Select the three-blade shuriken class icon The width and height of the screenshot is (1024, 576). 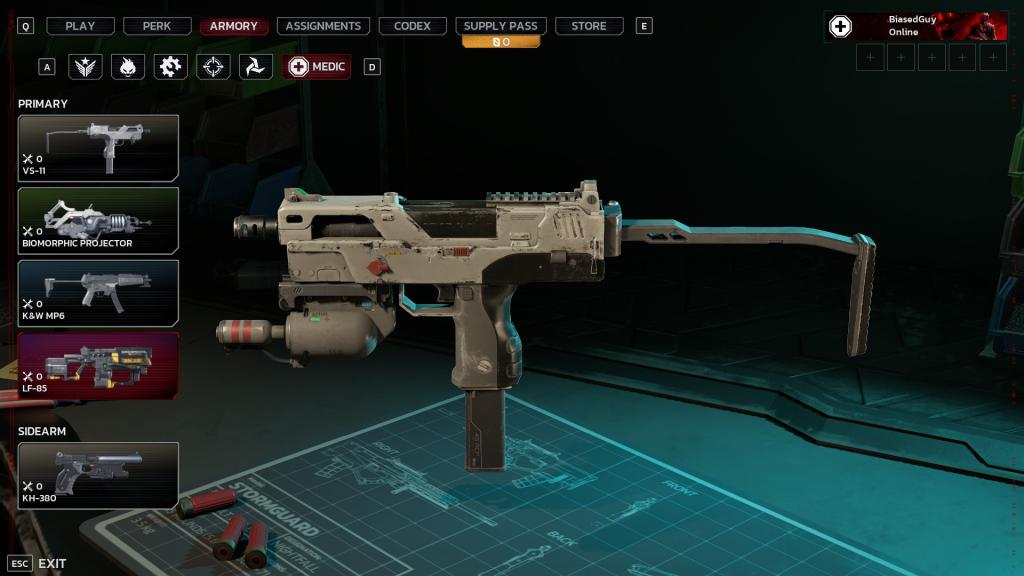pos(256,67)
